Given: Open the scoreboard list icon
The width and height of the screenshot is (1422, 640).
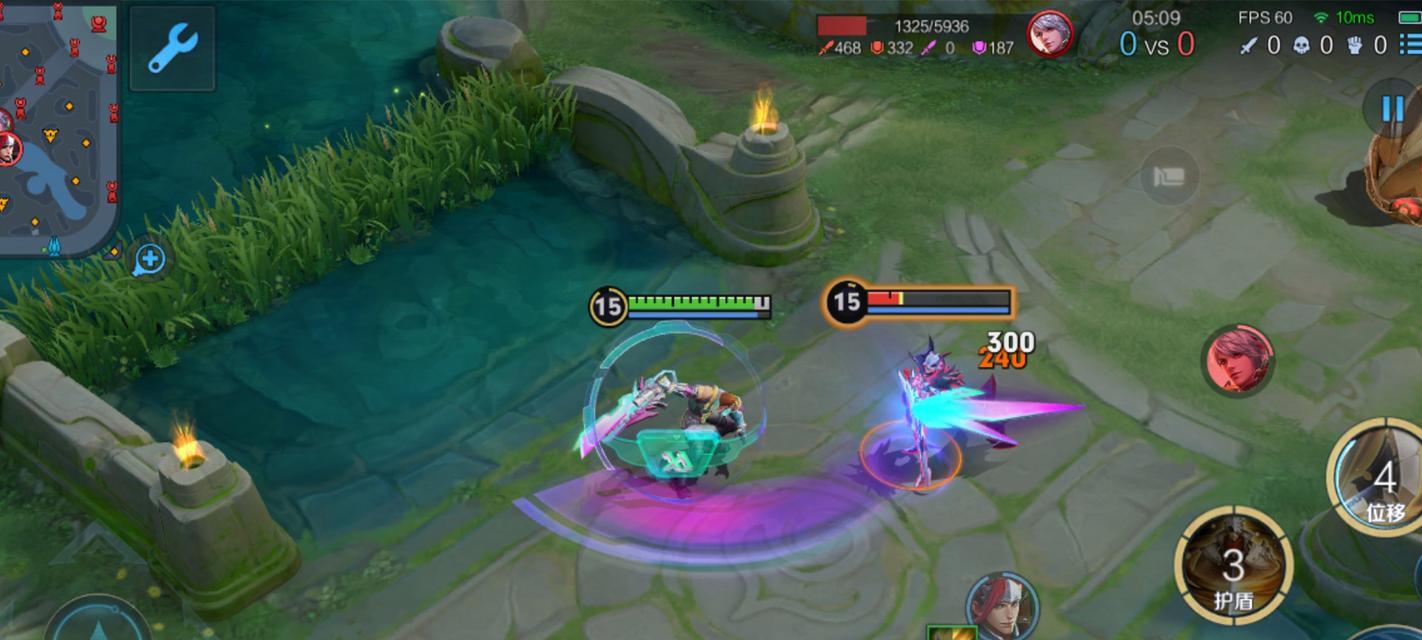Looking at the screenshot, I should pyautogui.click(x=1409, y=45).
